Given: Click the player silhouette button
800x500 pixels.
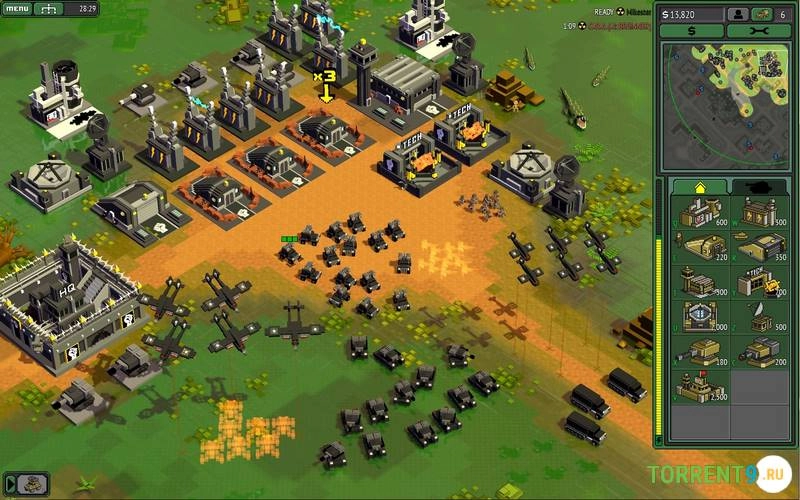Looking at the screenshot, I should 738,14.
